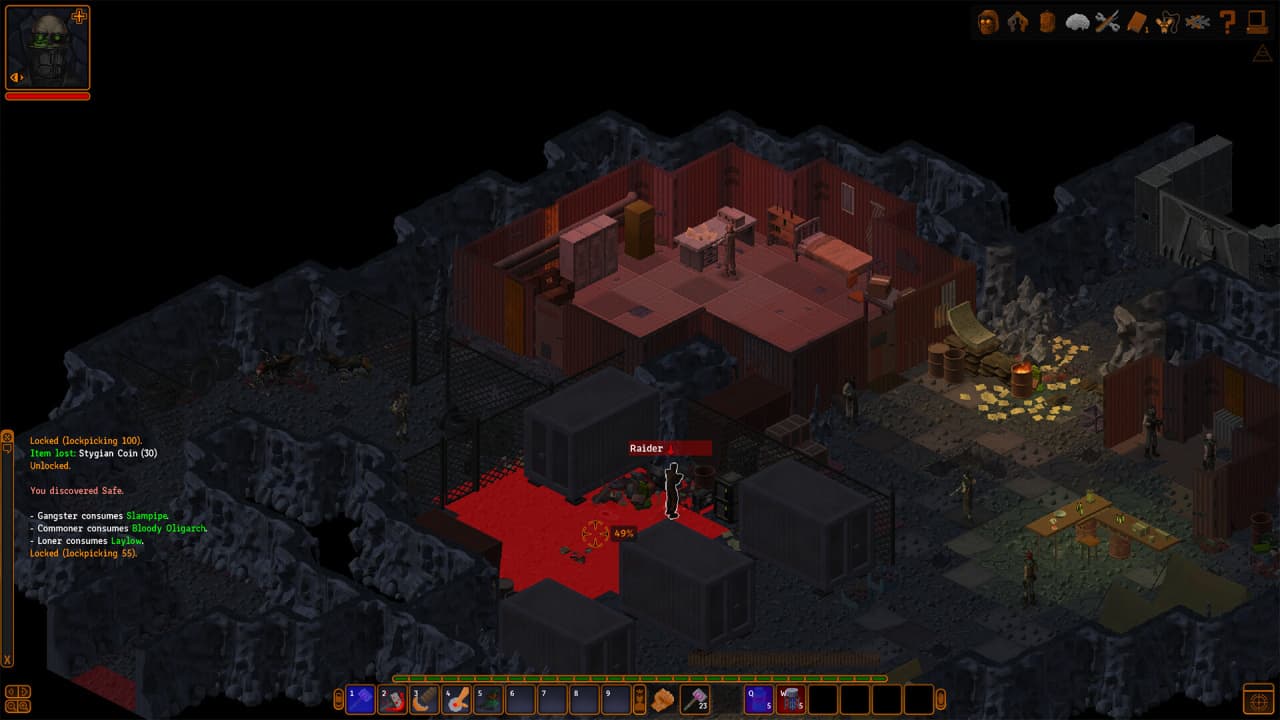Screen dimensions: 1280x720
Task: Open crafting with the wrench and knife icon
Action: tap(1107, 22)
